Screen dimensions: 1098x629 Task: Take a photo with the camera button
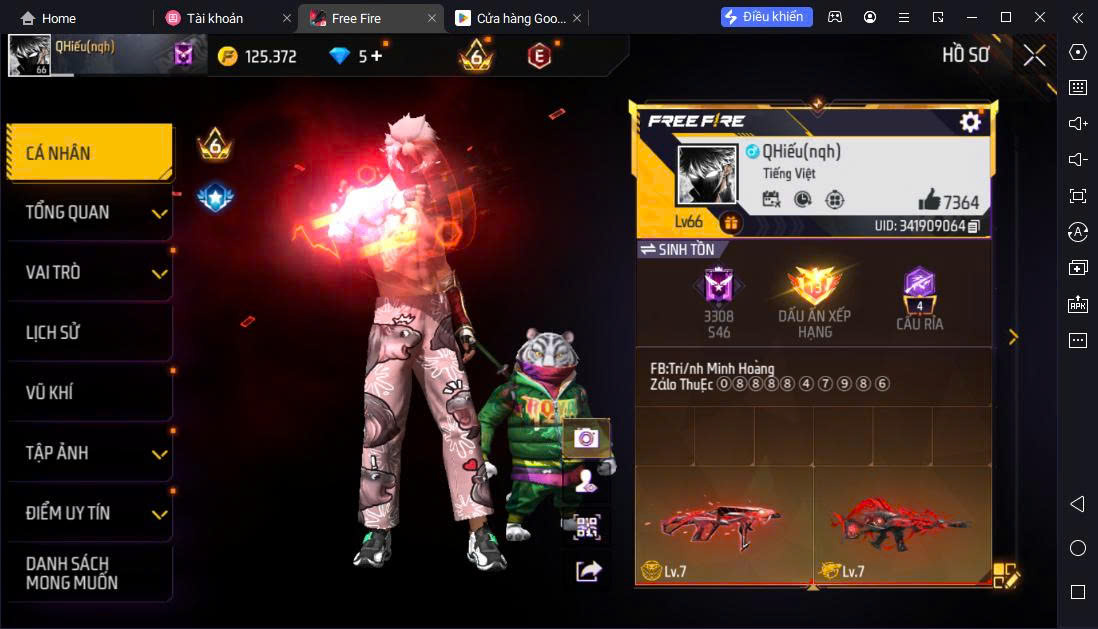tap(586, 438)
